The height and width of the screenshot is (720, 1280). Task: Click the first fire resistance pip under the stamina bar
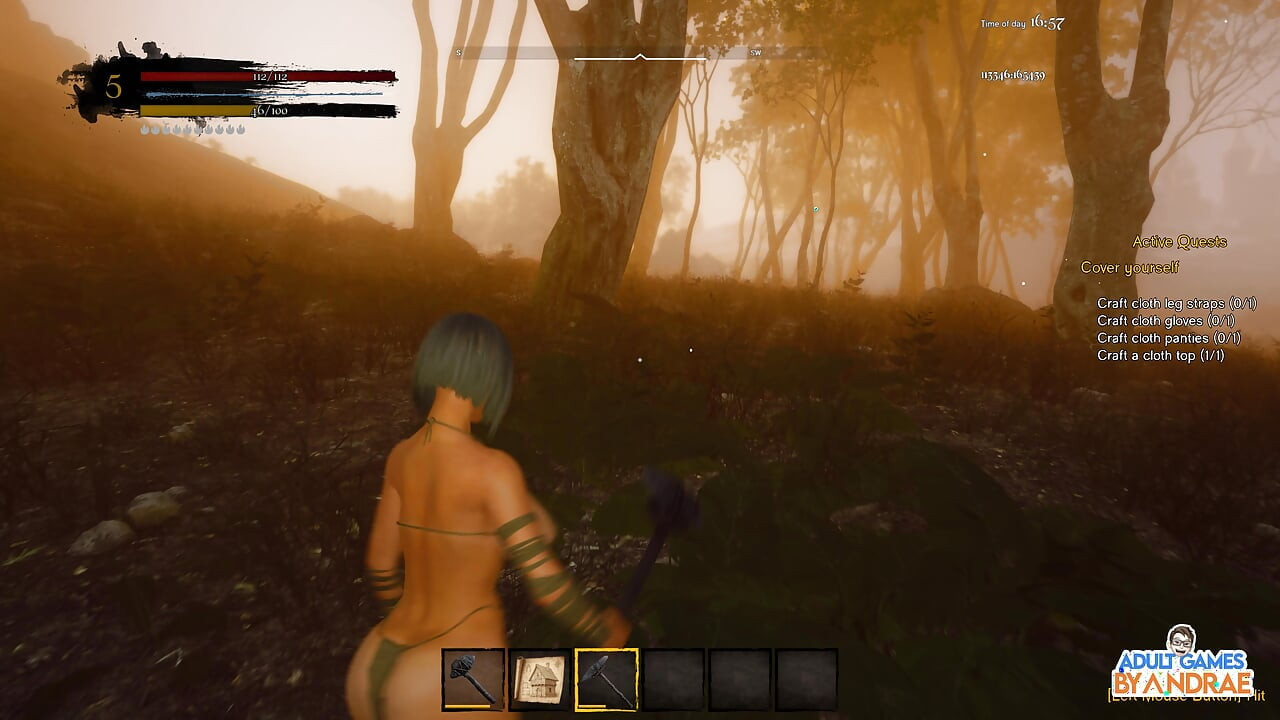tap(143, 128)
